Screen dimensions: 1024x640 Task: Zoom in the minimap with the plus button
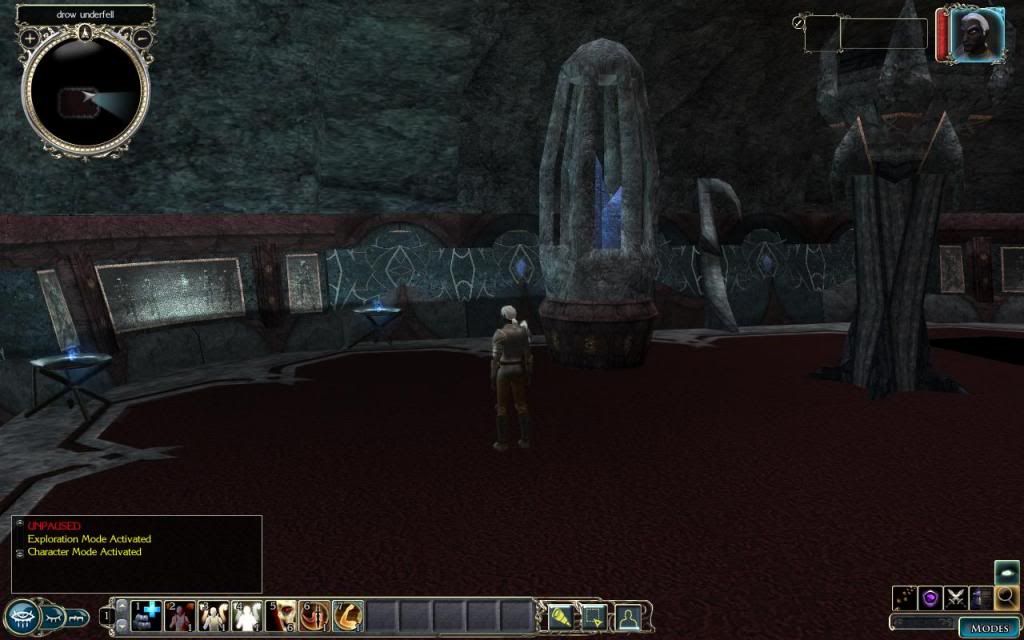[x=30, y=38]
